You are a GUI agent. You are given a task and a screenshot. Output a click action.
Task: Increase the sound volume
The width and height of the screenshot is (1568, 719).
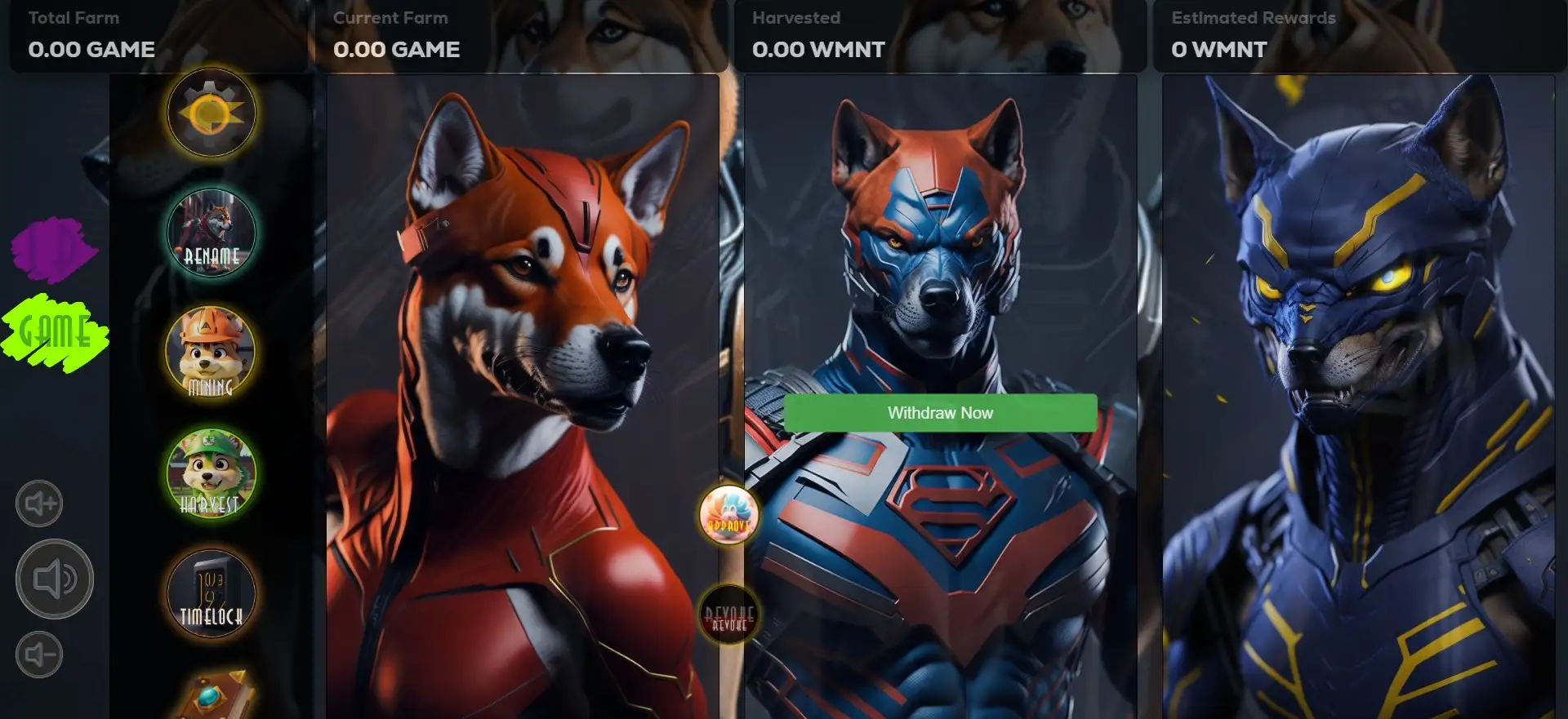[x=39, y=504]
